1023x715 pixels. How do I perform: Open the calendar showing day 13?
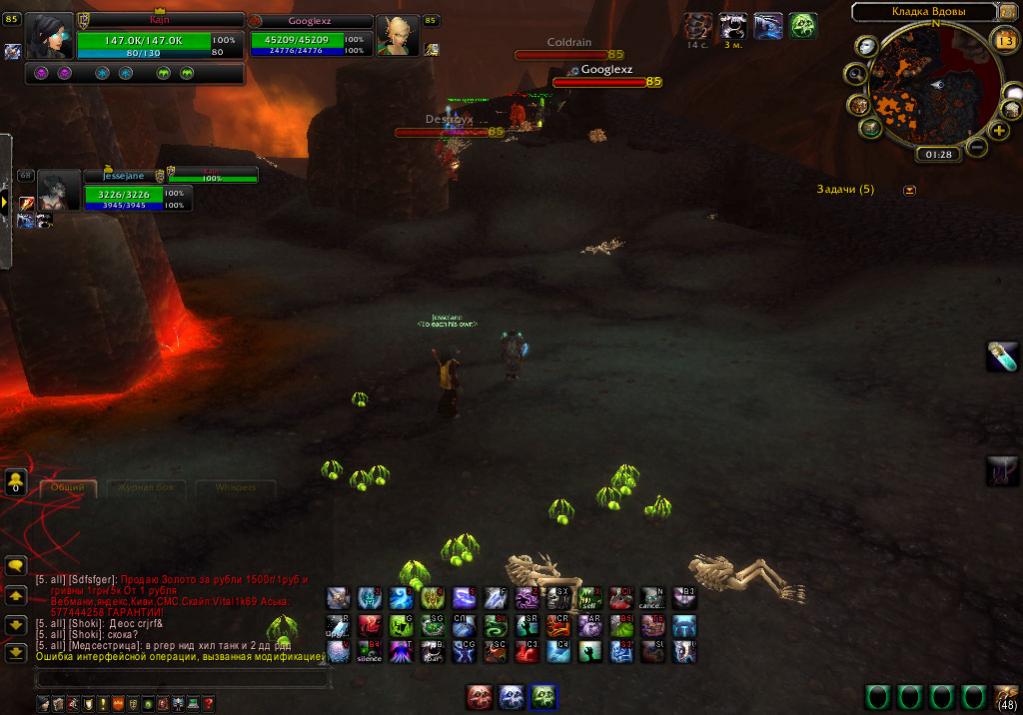coord(1006,40)
